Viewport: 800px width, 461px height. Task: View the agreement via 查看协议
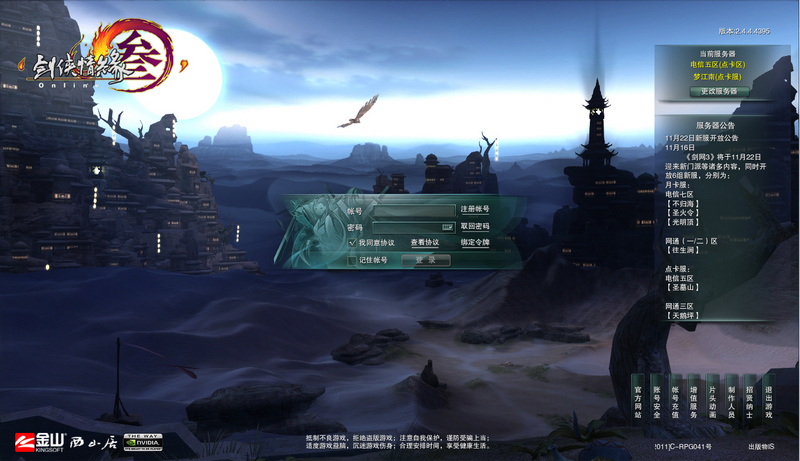(x=425, y=243)
